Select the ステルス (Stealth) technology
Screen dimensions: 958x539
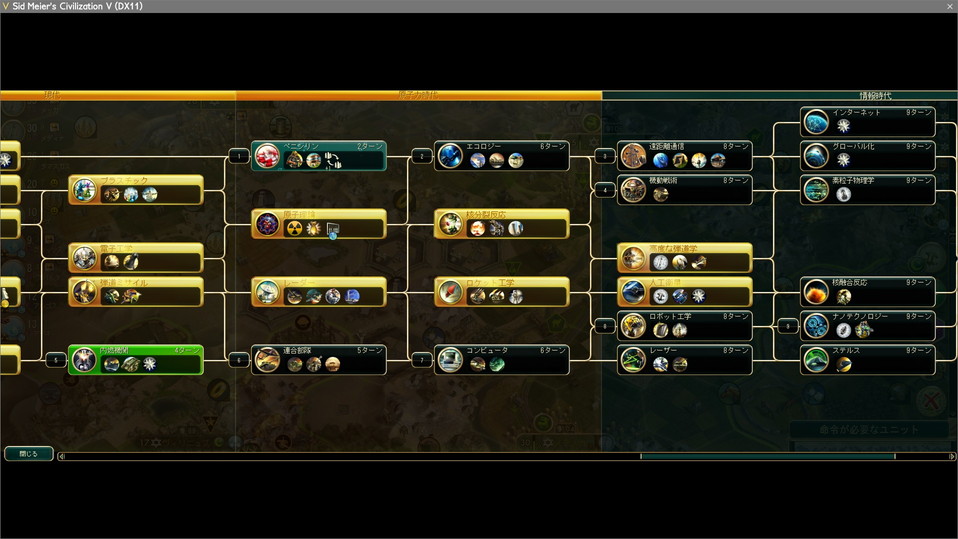[868, 359]
